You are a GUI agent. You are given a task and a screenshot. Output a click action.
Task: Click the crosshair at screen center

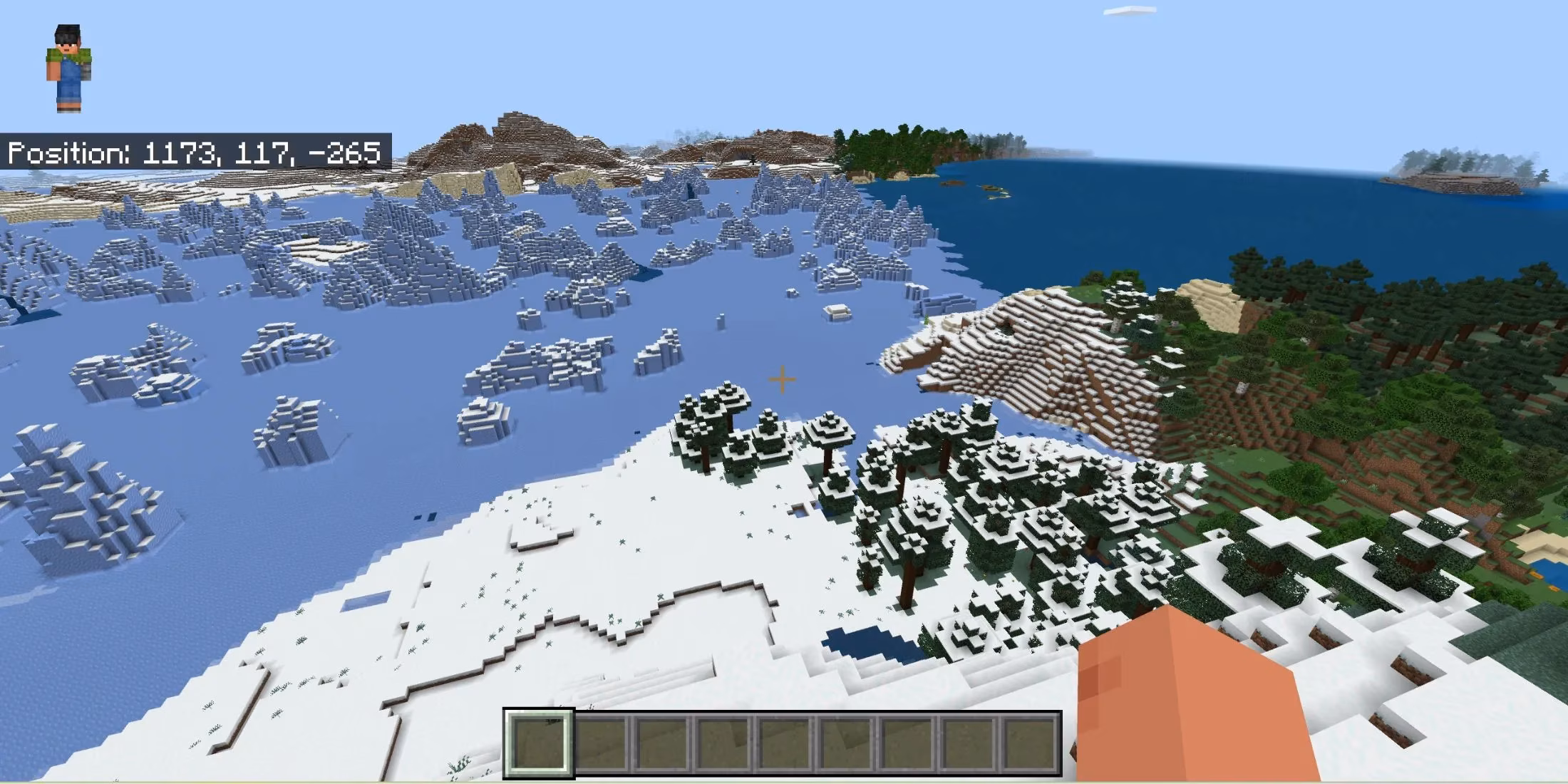tap(782, 380)
